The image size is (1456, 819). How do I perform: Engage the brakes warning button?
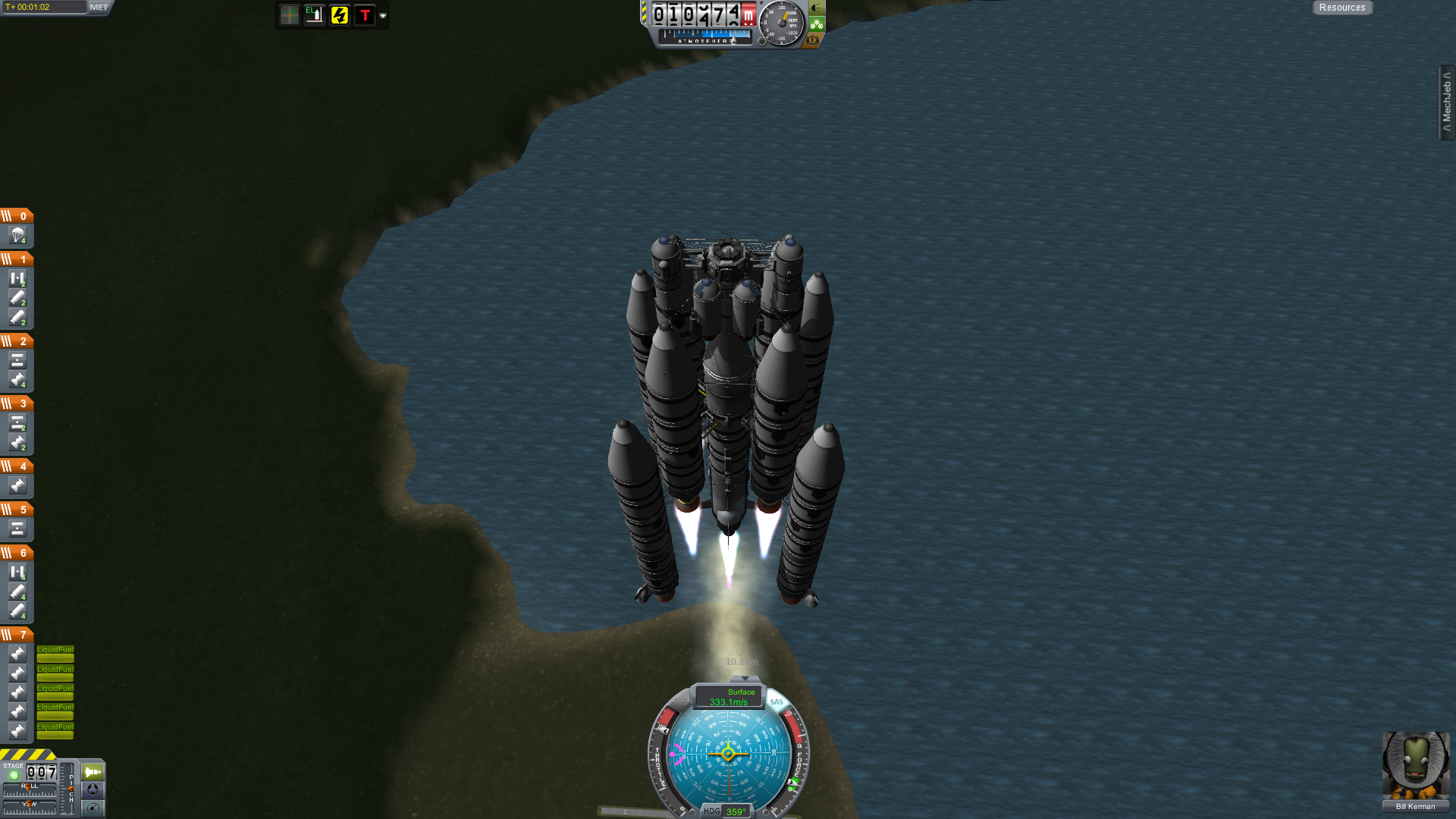point(812,39)
